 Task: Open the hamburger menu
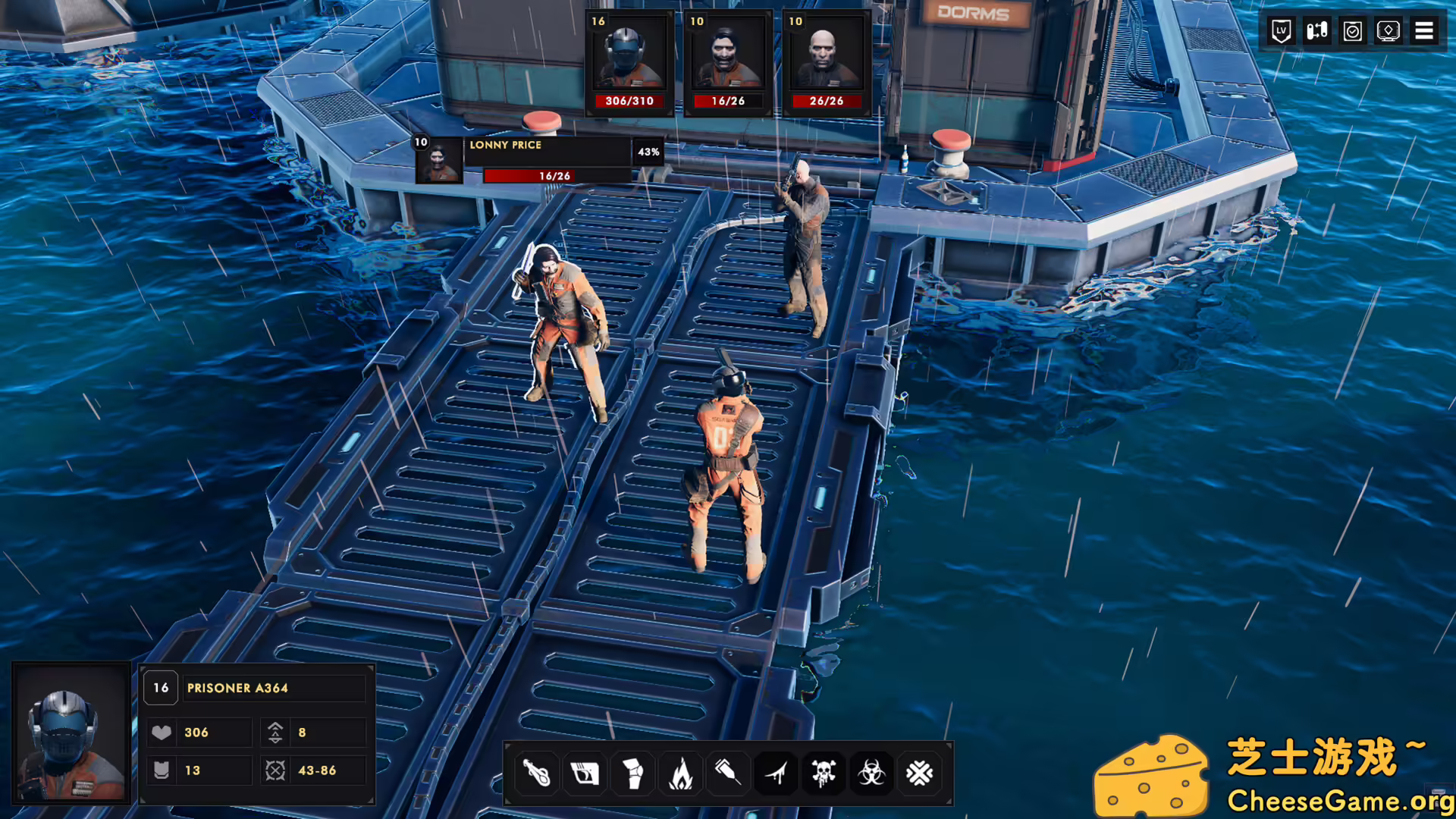click(x=1424, y=30)
